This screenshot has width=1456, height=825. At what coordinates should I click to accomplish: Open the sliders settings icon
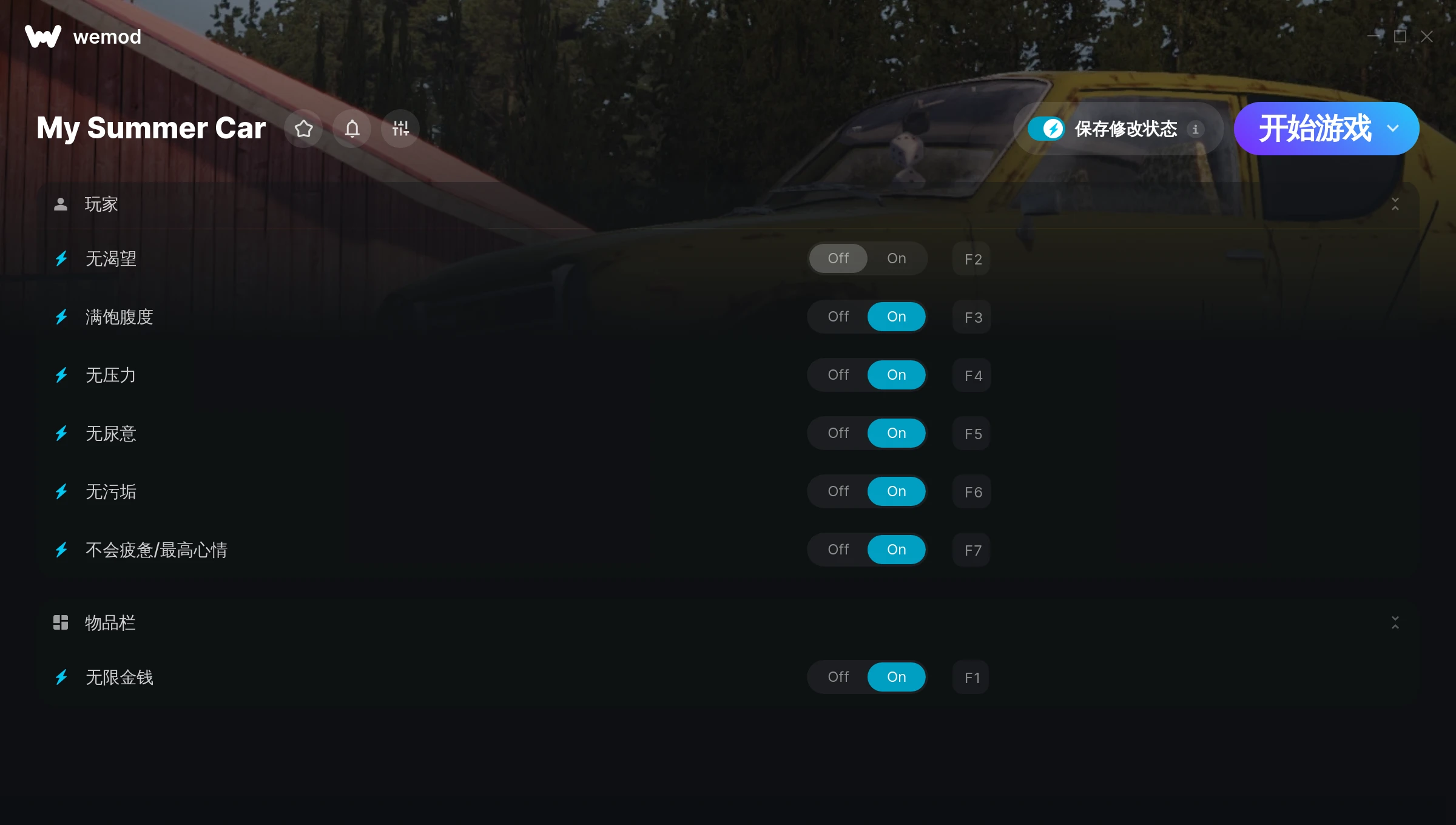[400, 129]
